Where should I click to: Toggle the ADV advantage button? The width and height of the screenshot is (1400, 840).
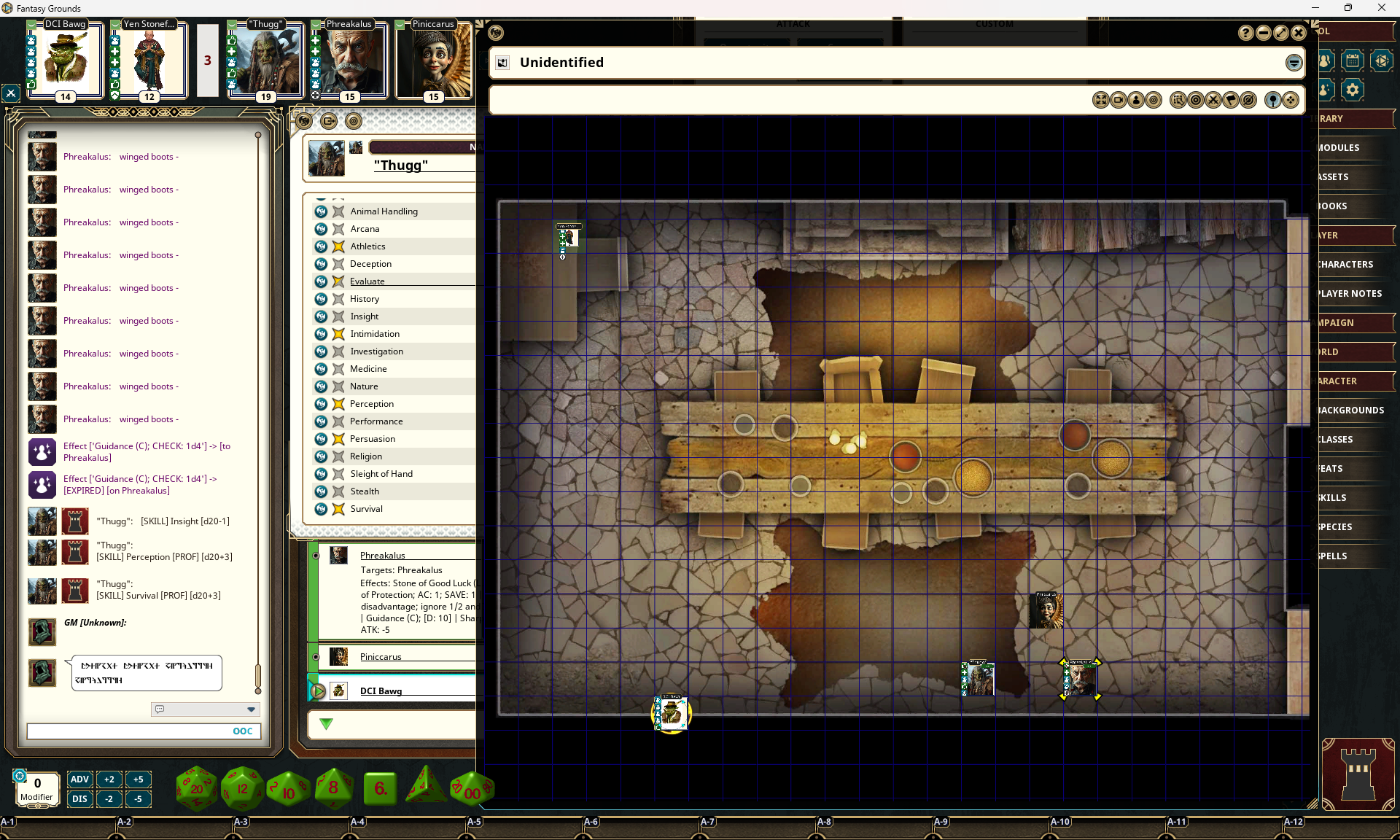coord(79,779)
